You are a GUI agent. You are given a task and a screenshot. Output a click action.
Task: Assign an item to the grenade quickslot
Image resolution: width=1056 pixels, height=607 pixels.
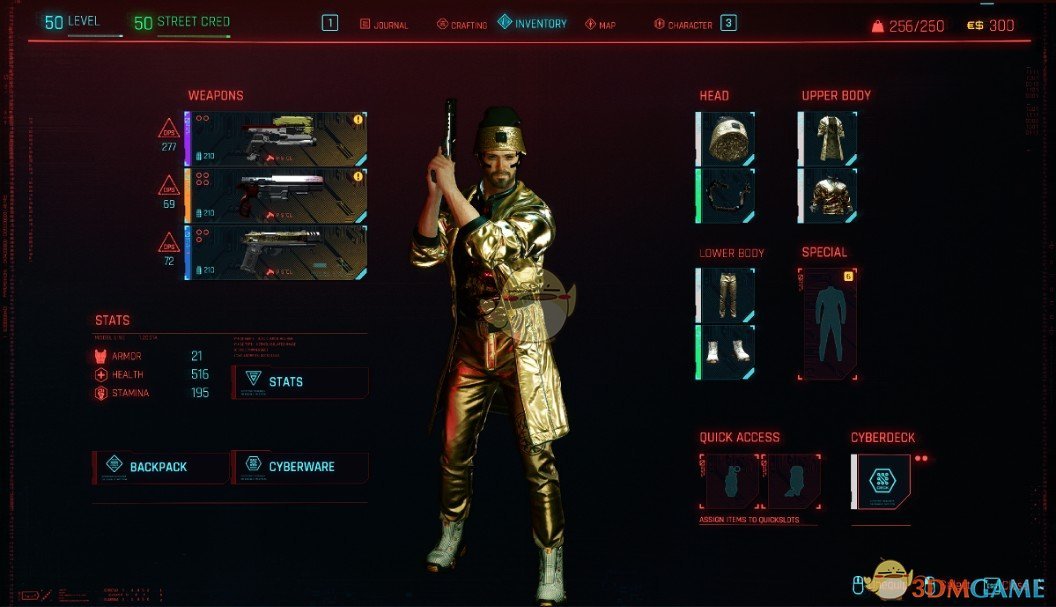point(729,481)
